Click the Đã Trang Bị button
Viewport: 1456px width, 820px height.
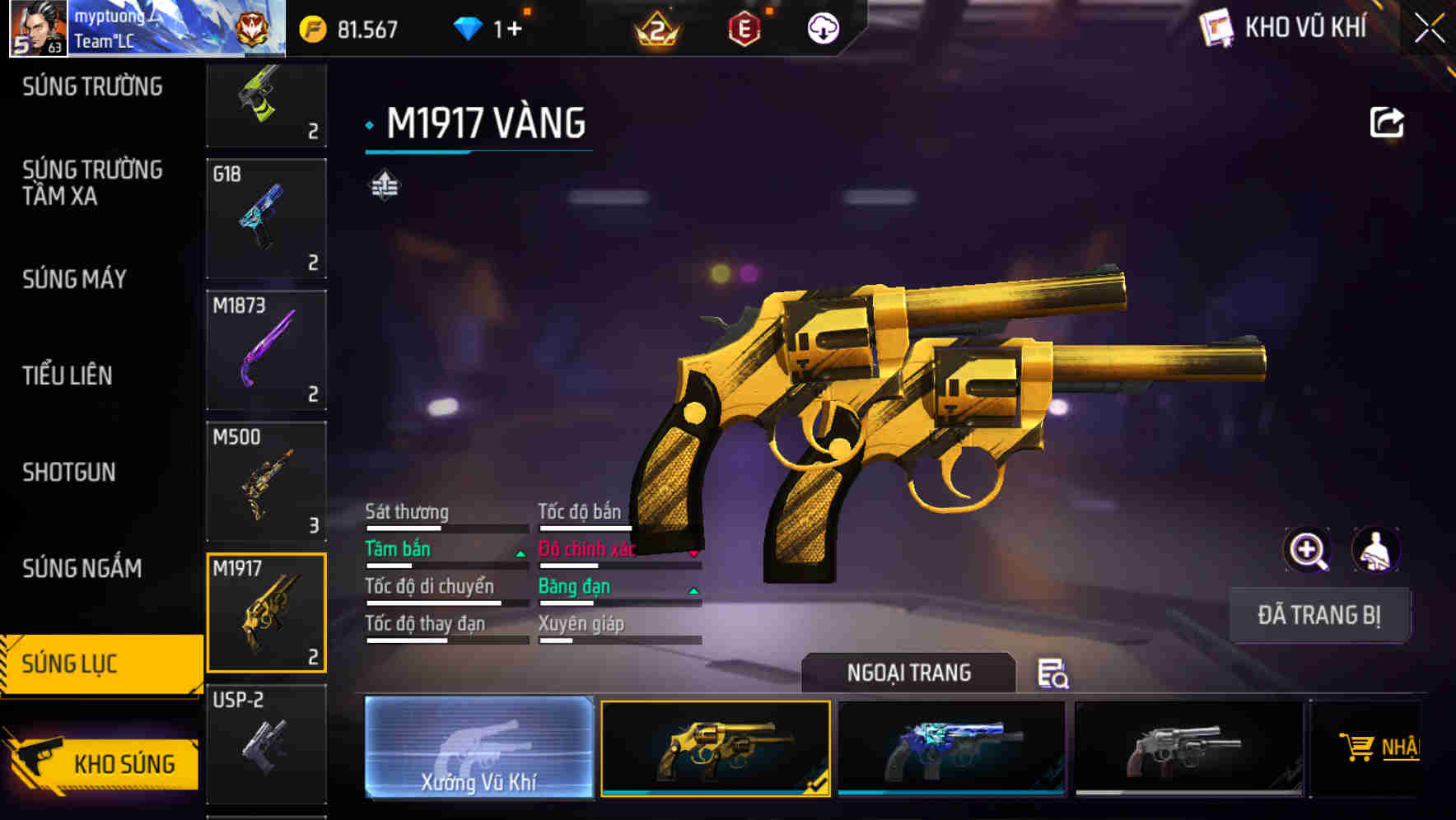[1318, 615]
